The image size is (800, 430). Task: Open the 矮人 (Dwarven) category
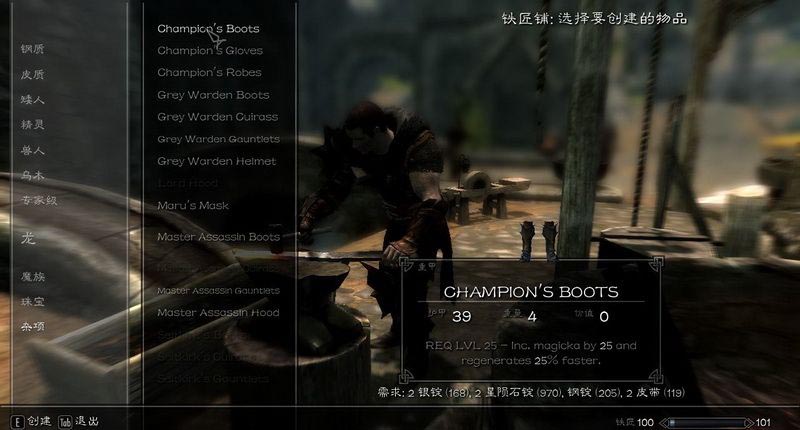click(33, 100)
